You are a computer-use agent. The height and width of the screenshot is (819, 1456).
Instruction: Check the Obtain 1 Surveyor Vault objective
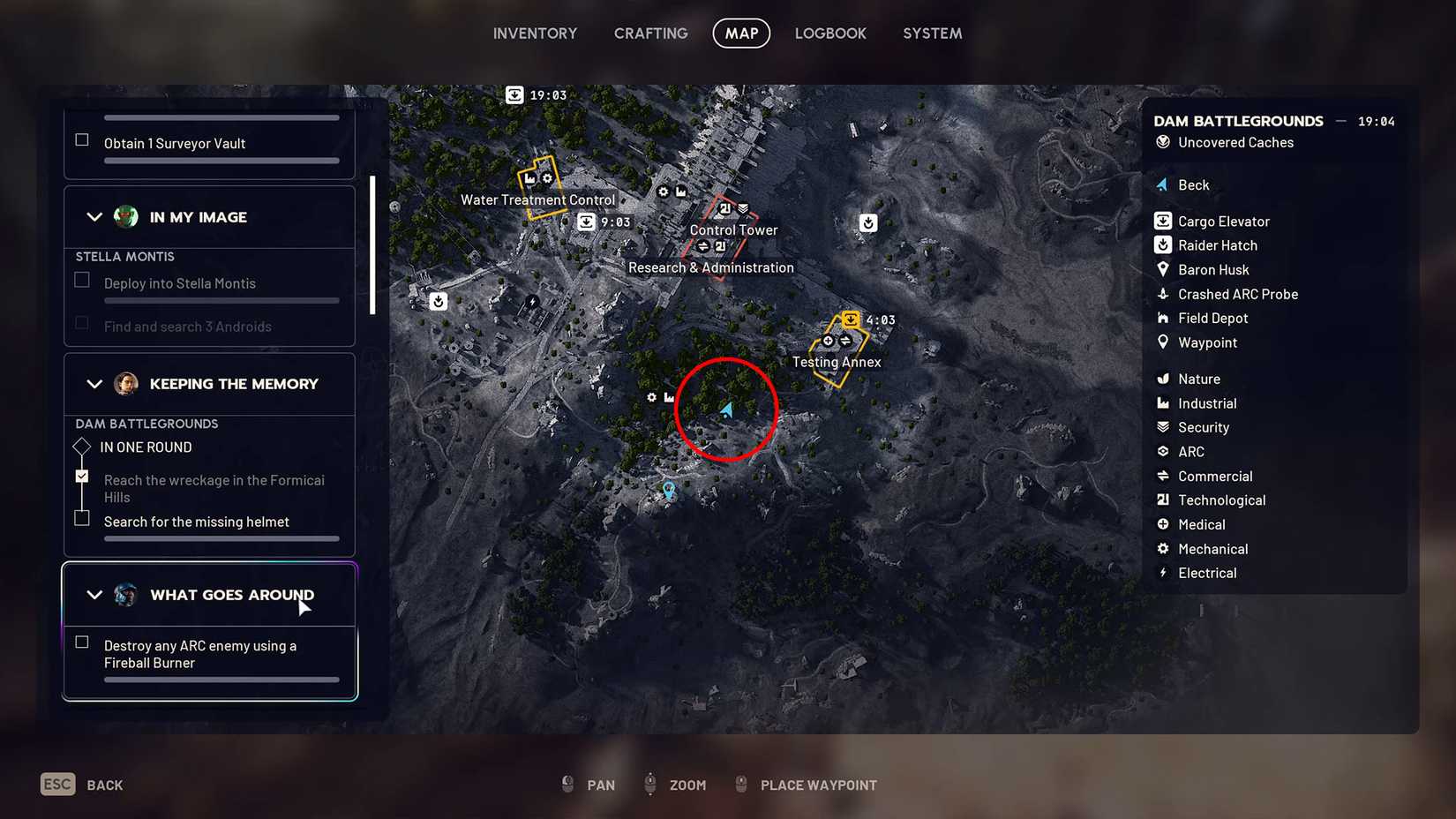[81, 139]
